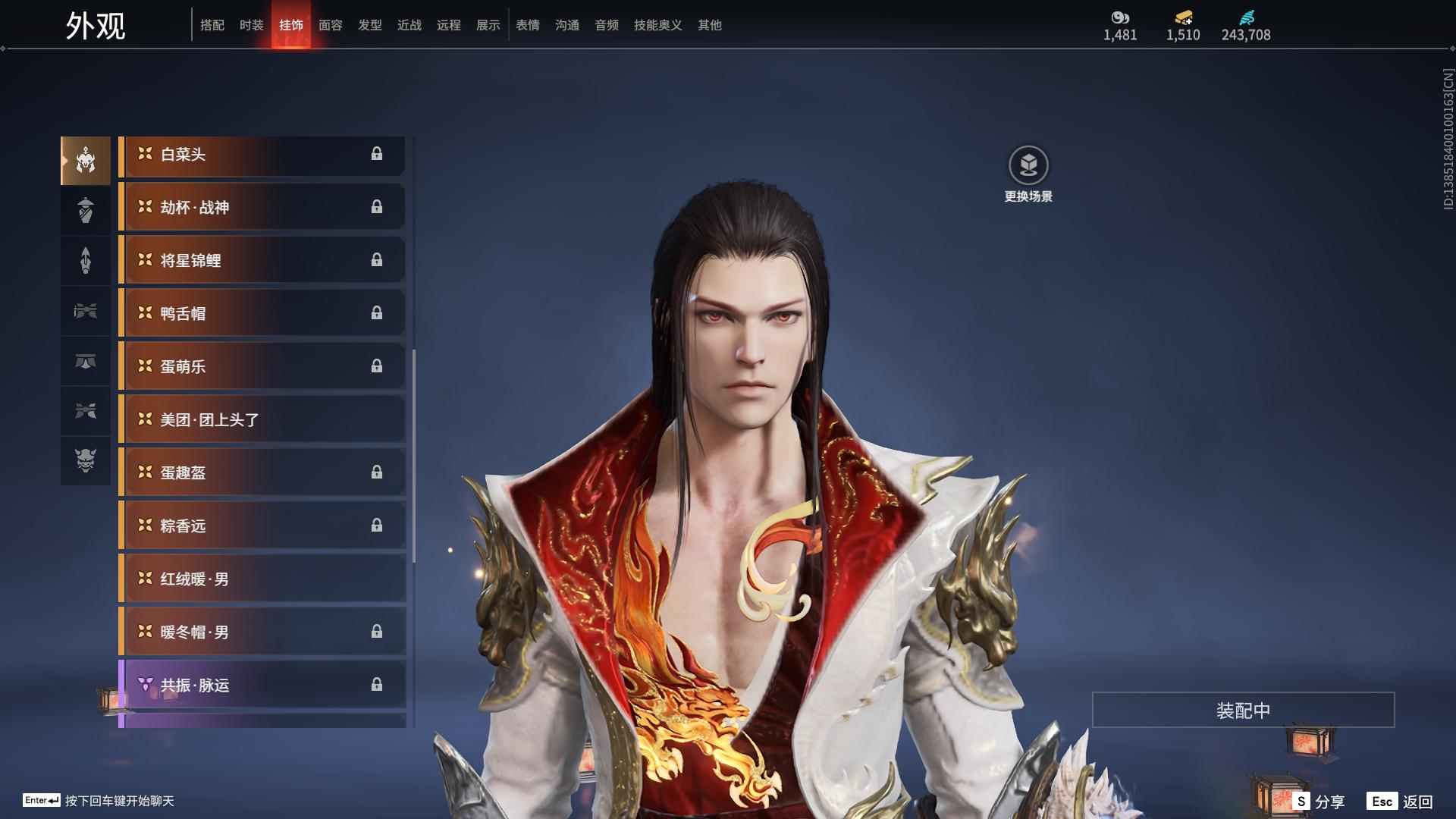Image resolution: width=1456 pixels, height=819 pixels.
Task: Select the demon mask category icon
Action: tap(86, 460)
